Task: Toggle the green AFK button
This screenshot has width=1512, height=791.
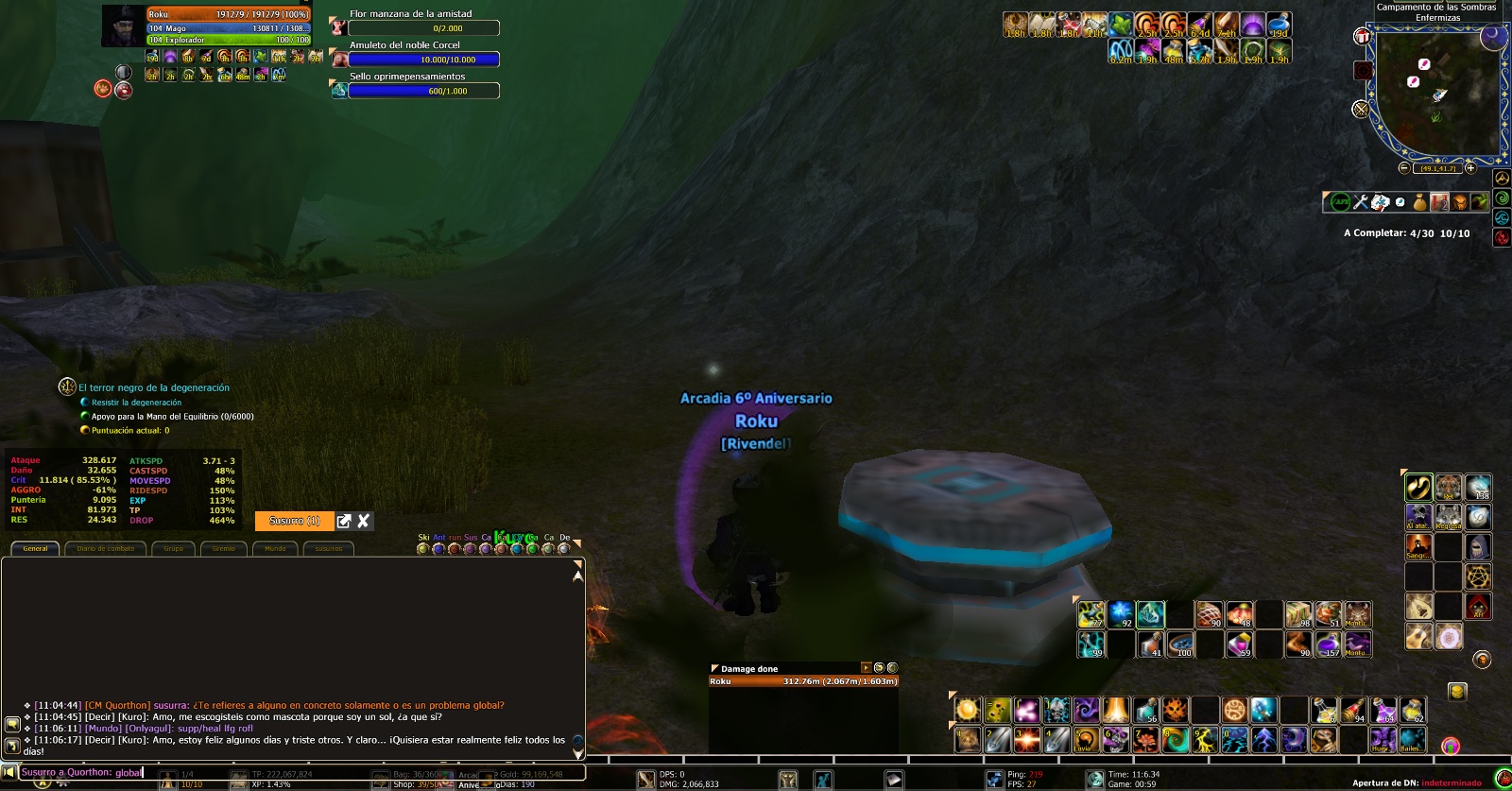Action: [x=1340, y=201]
